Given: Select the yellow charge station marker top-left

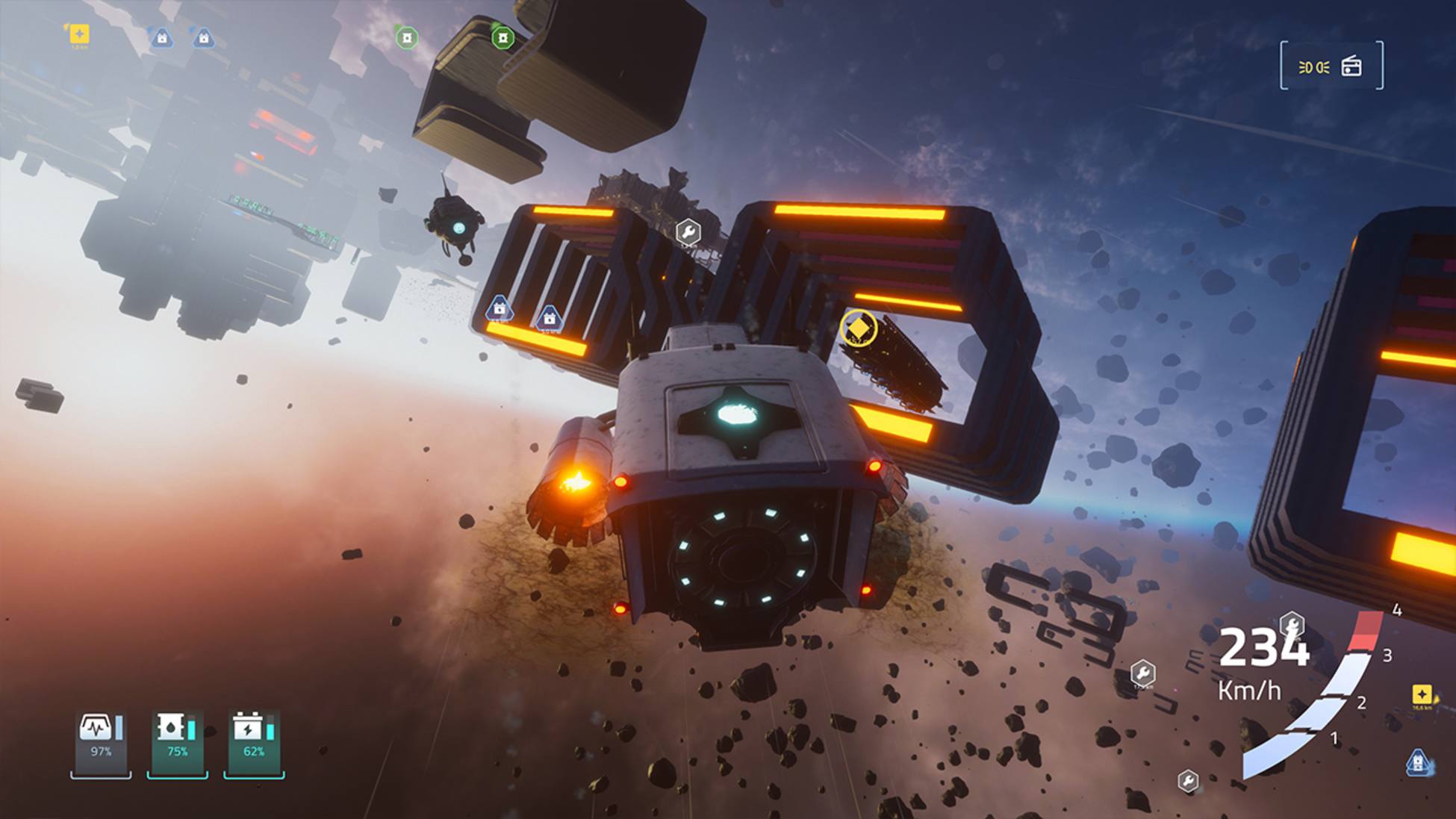Looking at the screenshot, I should click(78, 34).
